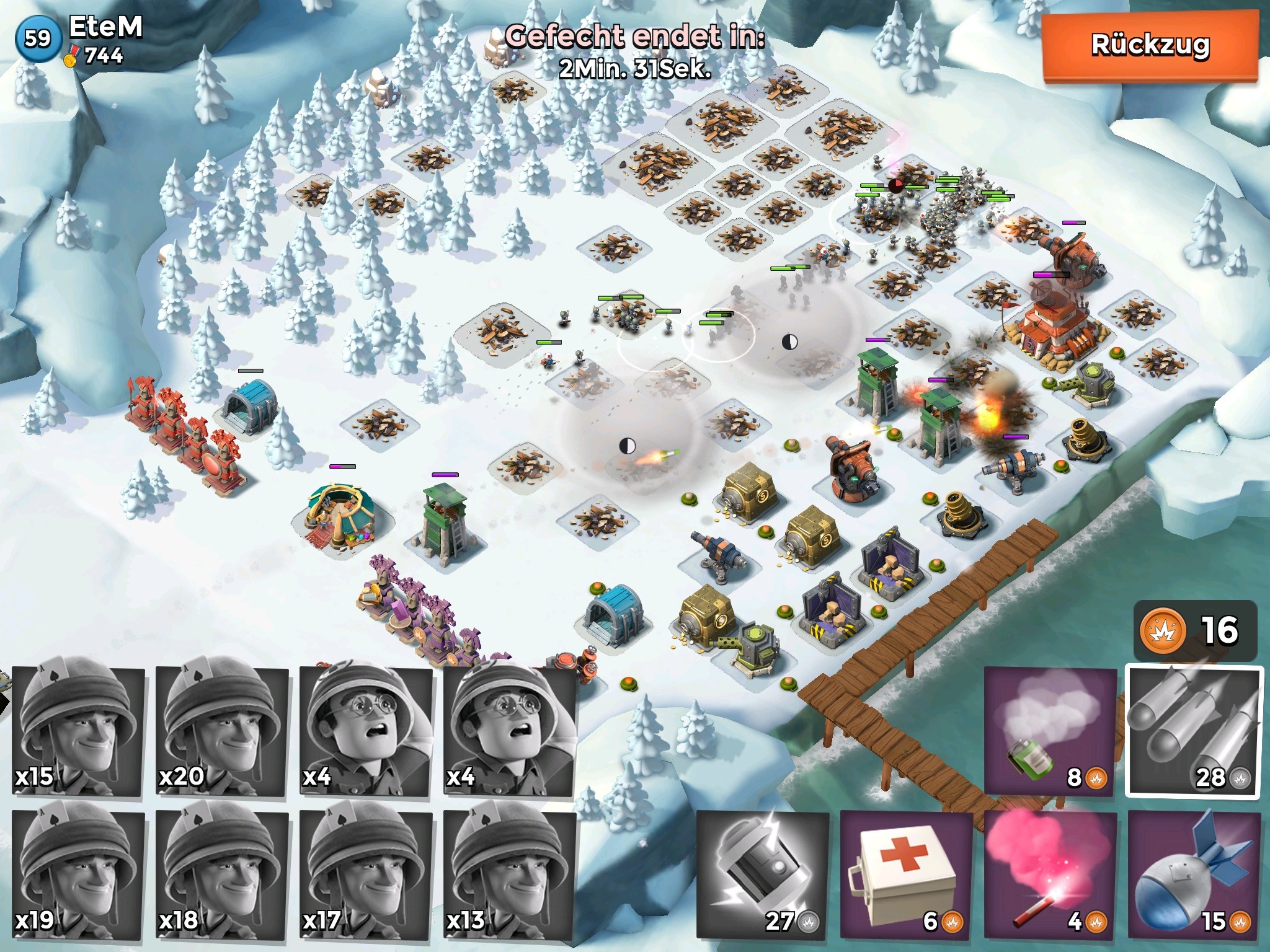Select the artillery shells ability costing 28
This screenshot has width=1270, height=952.
click(1194, 731)
